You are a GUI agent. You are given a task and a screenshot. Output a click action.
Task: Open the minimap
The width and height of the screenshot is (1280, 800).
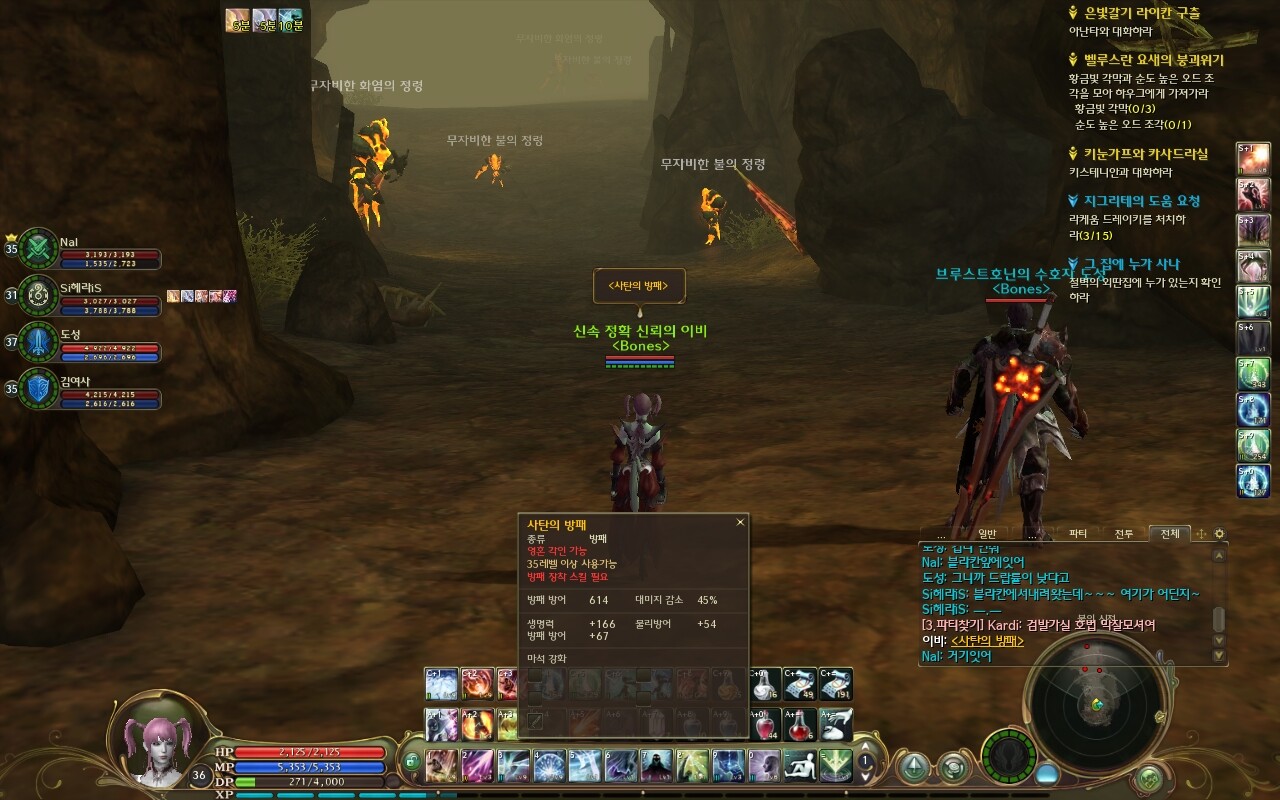tap(1097, 705)
